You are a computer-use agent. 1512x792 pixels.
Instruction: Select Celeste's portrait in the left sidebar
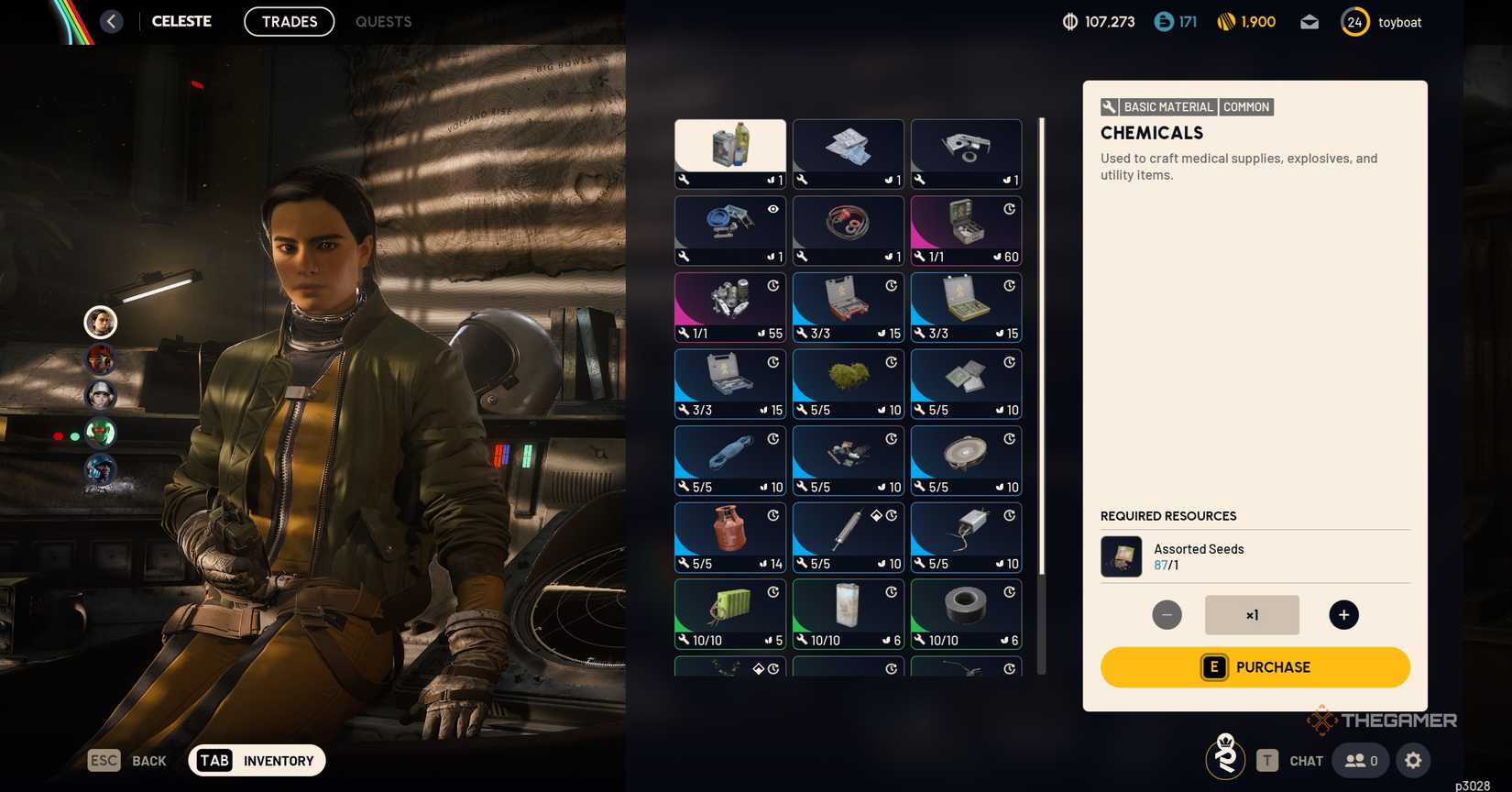[100, 322]
